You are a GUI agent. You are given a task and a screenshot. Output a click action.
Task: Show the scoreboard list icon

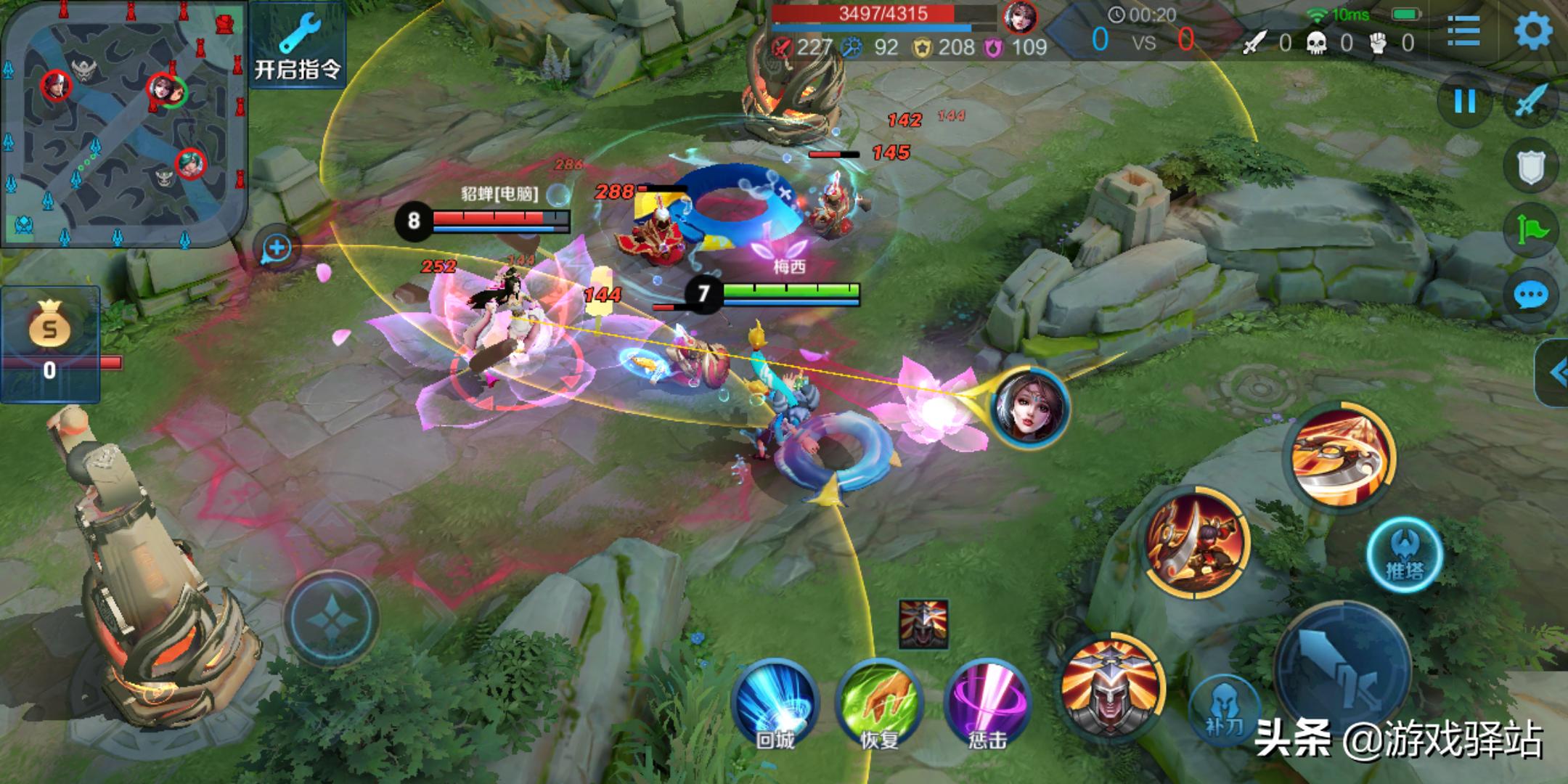[x=1463, y=30]
